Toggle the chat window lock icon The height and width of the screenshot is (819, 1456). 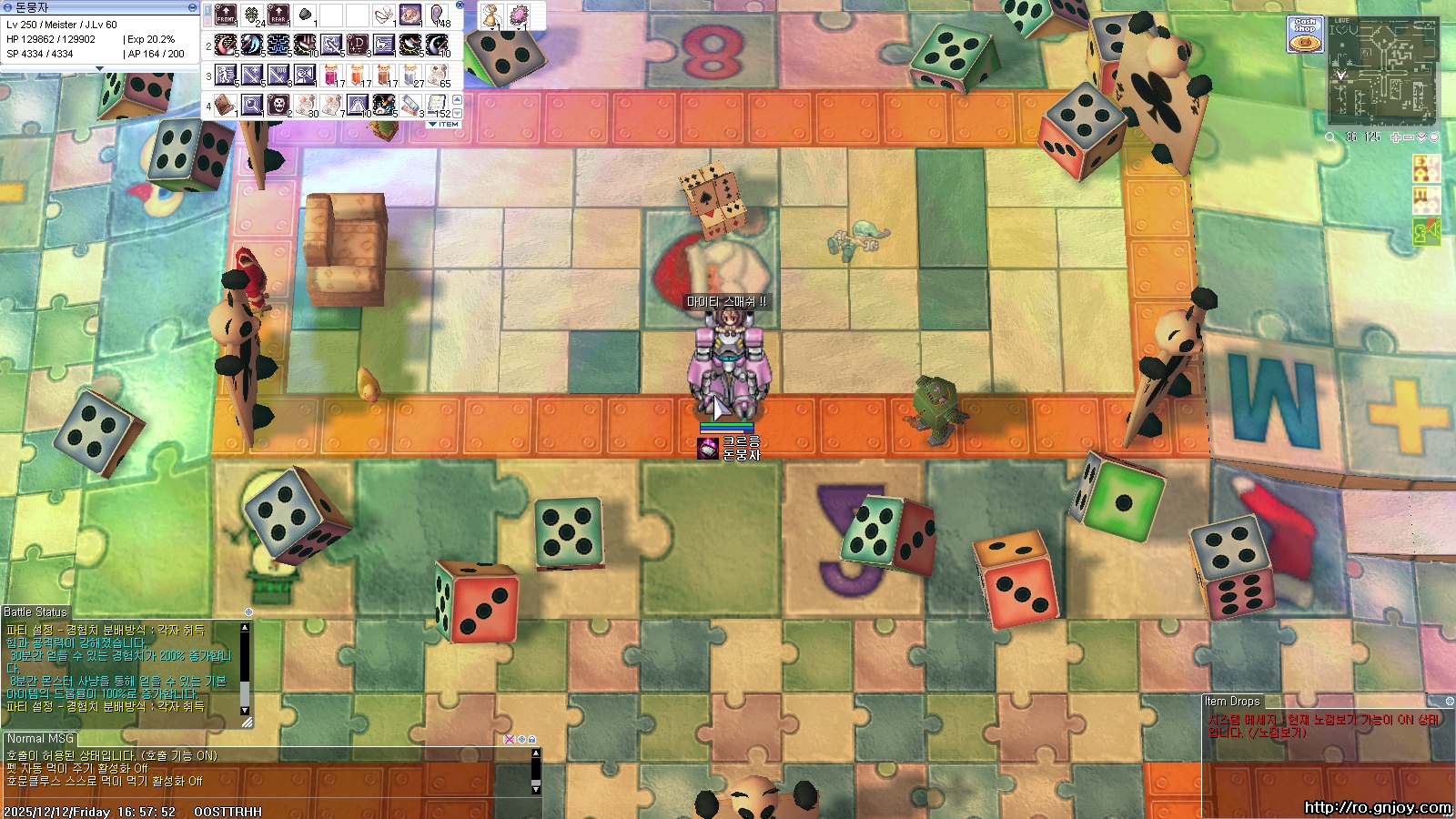tap(531, 740)
